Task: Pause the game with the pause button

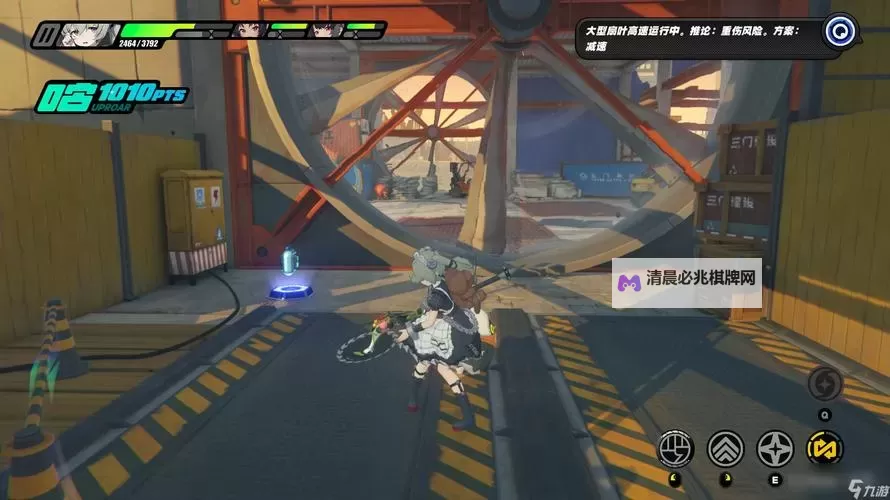Action: 45,36
